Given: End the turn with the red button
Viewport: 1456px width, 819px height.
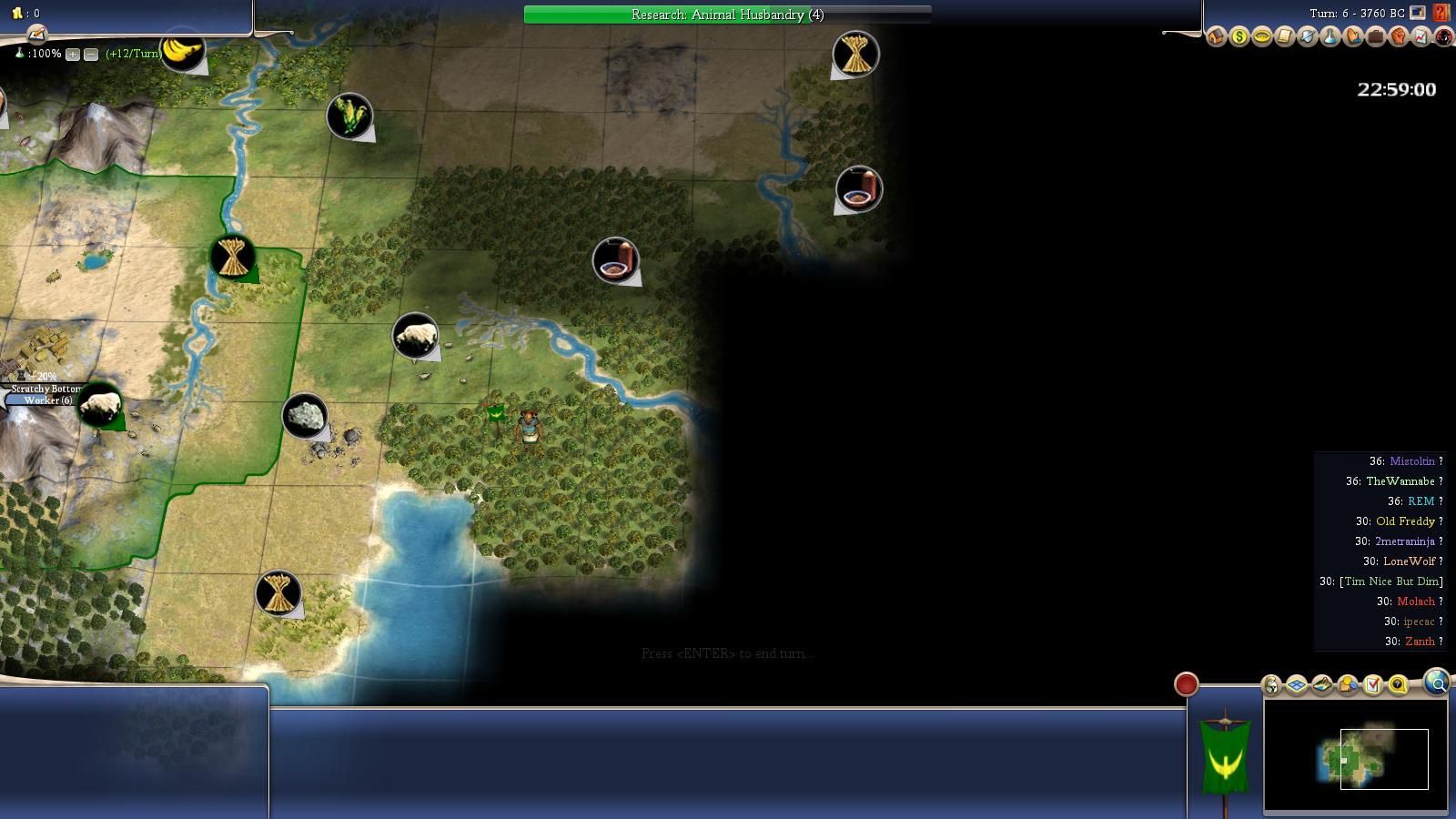Looking at the screenshot, I should 1186,684.
